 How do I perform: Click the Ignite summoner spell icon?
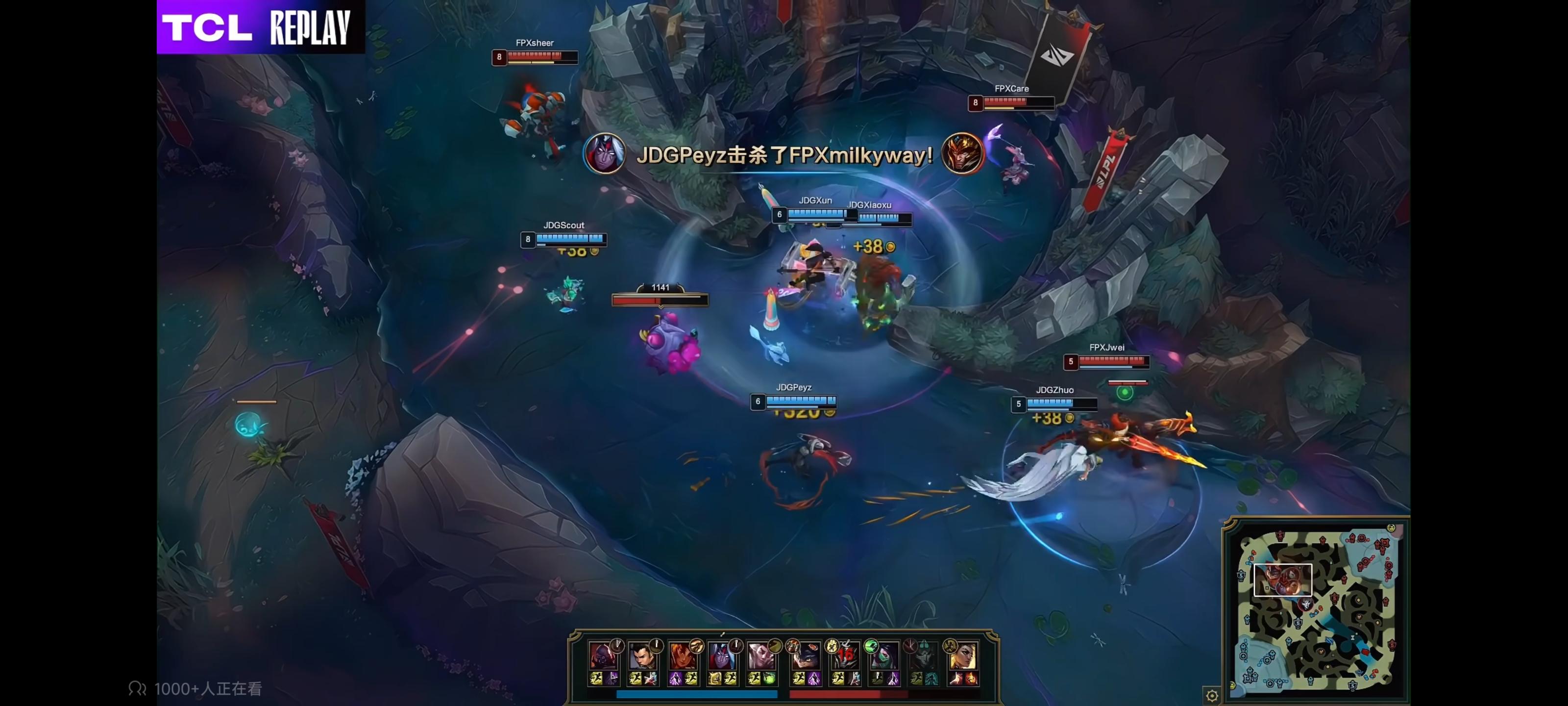point(972,678)
